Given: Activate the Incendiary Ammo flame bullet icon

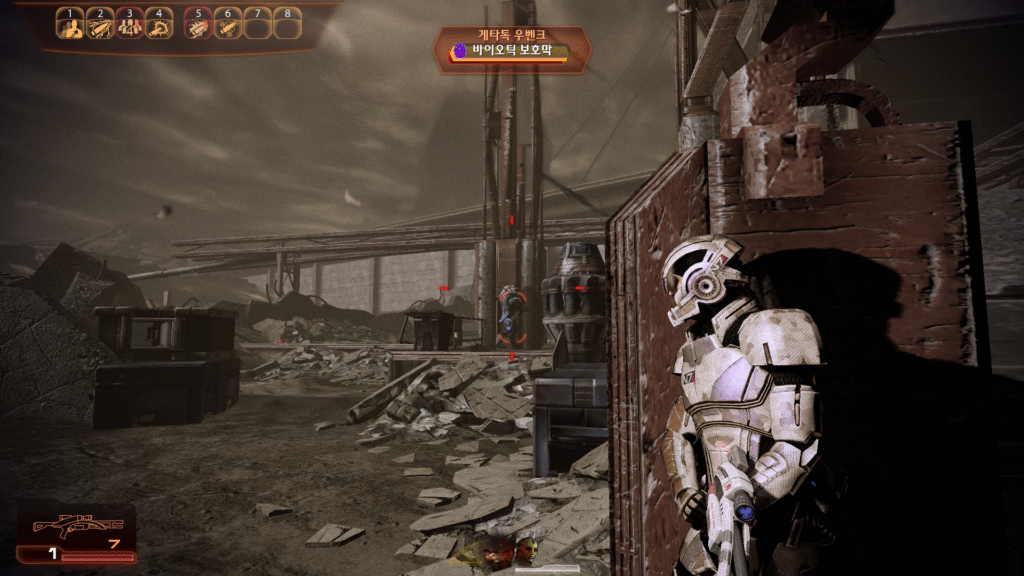Looking at the screenshot, I should (x=198, y=26).
